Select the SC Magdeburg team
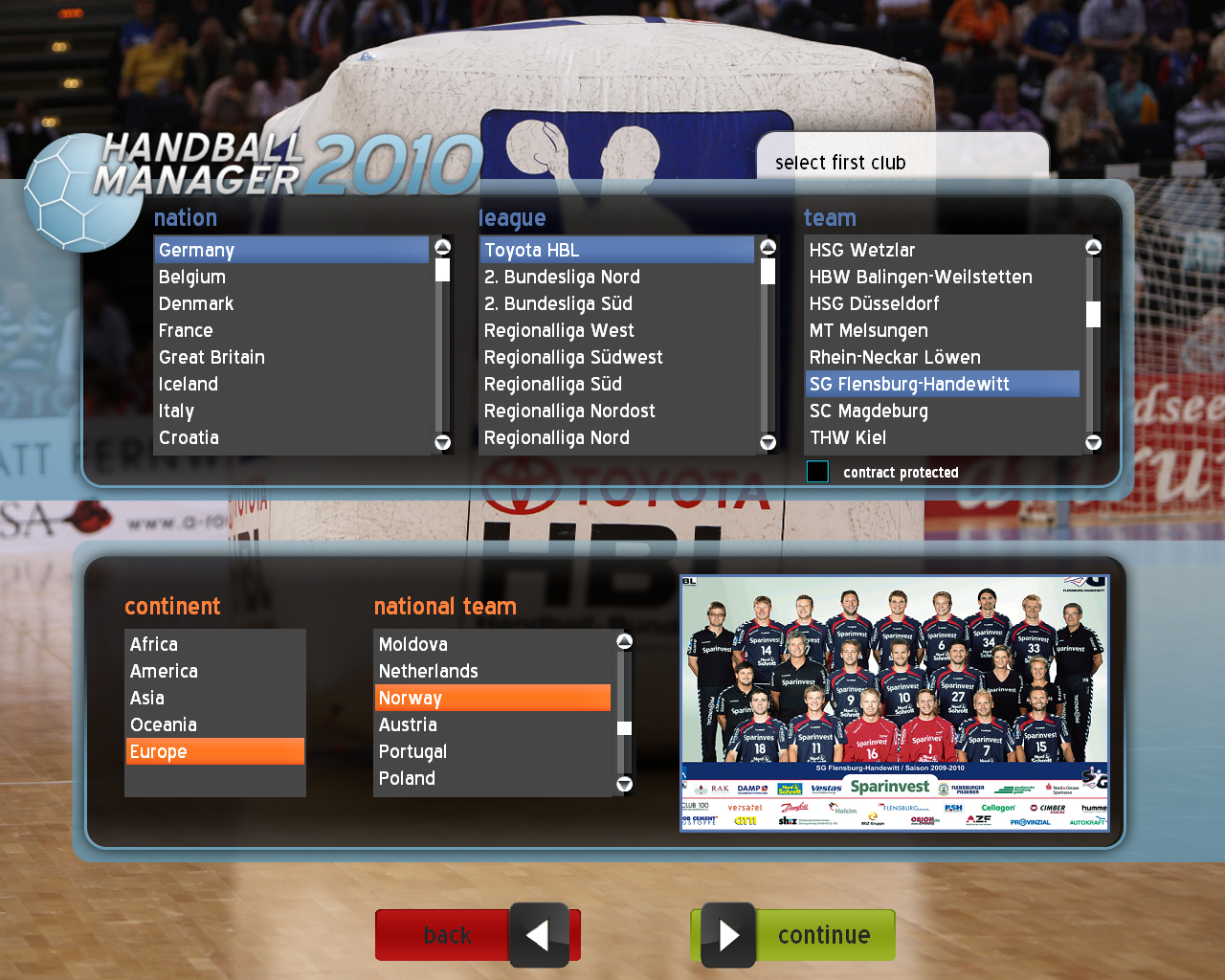Viewport: 1225px width, 980px height. tap(868, 411)
